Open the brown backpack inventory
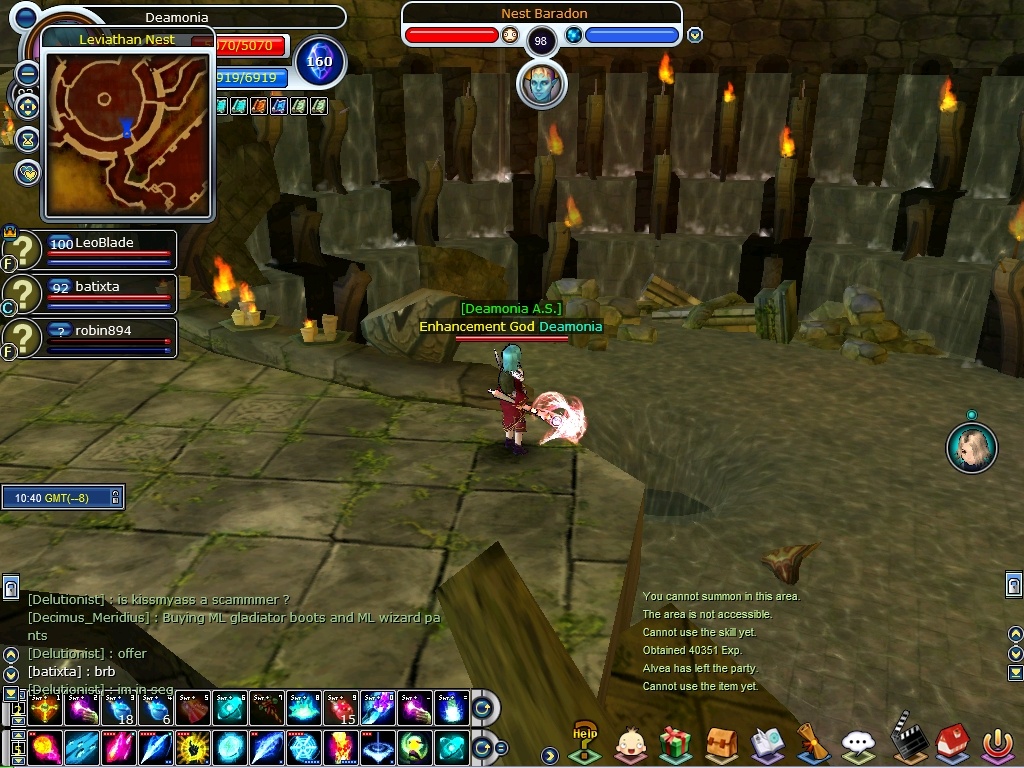1024x768 pixels. 721,744
